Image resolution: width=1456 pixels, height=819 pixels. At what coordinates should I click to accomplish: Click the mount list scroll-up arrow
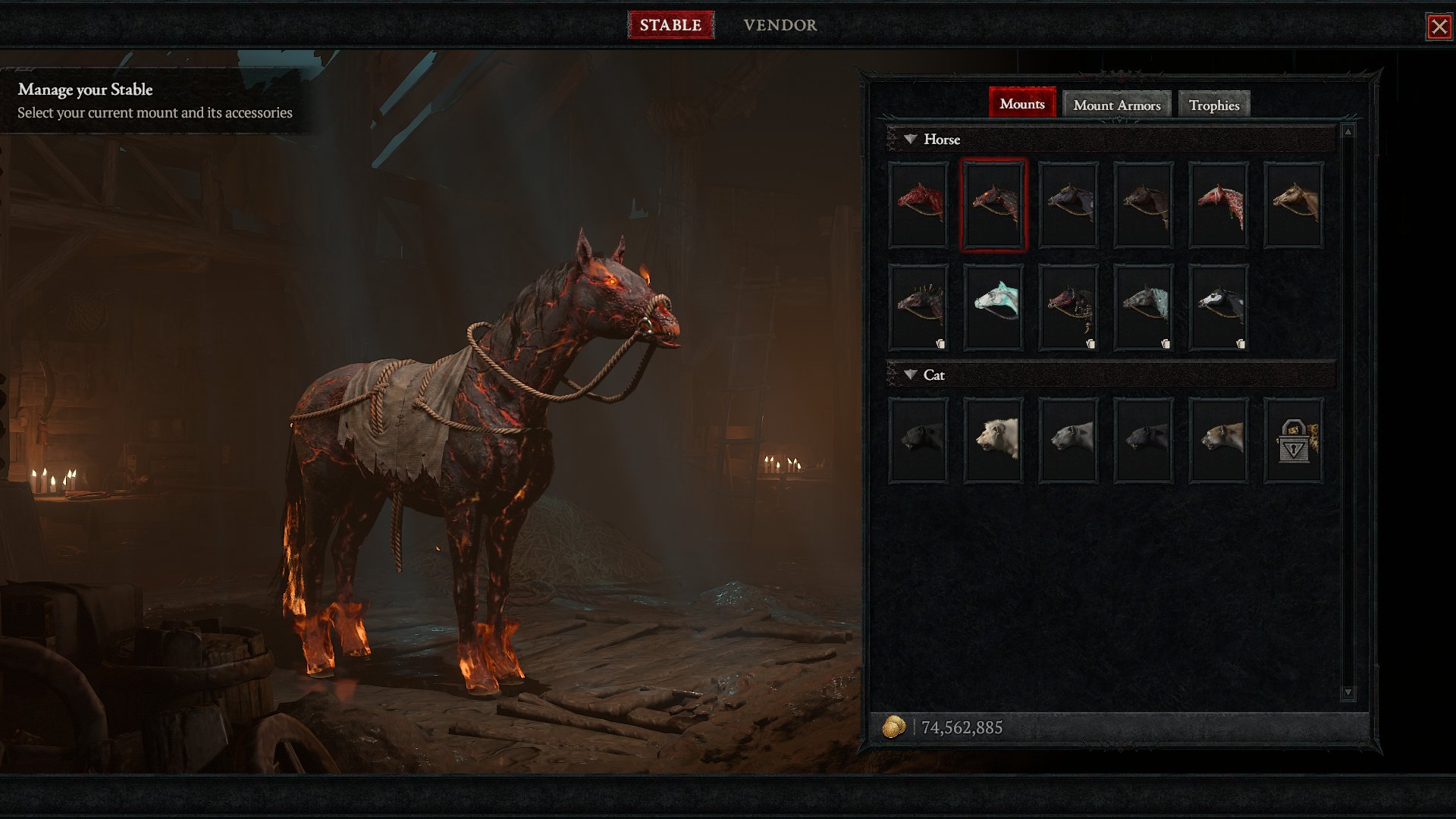point(1348,132)
